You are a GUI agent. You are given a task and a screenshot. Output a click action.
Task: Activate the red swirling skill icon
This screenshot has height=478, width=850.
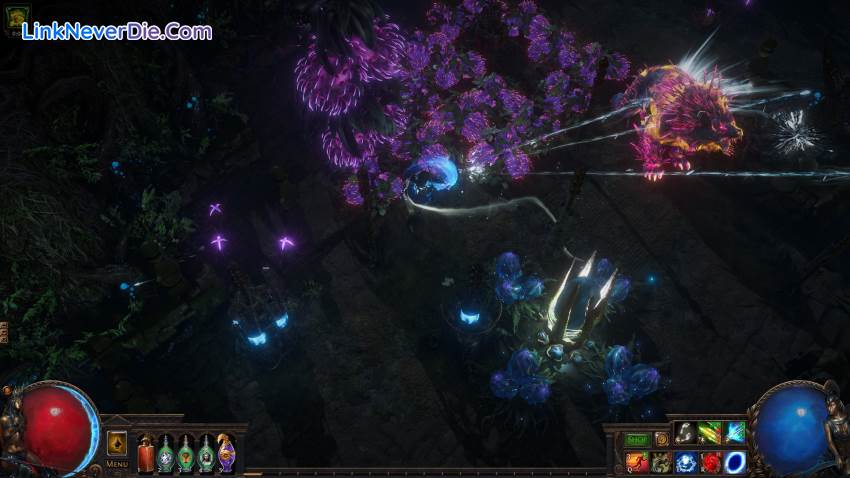tap(710, 461)
